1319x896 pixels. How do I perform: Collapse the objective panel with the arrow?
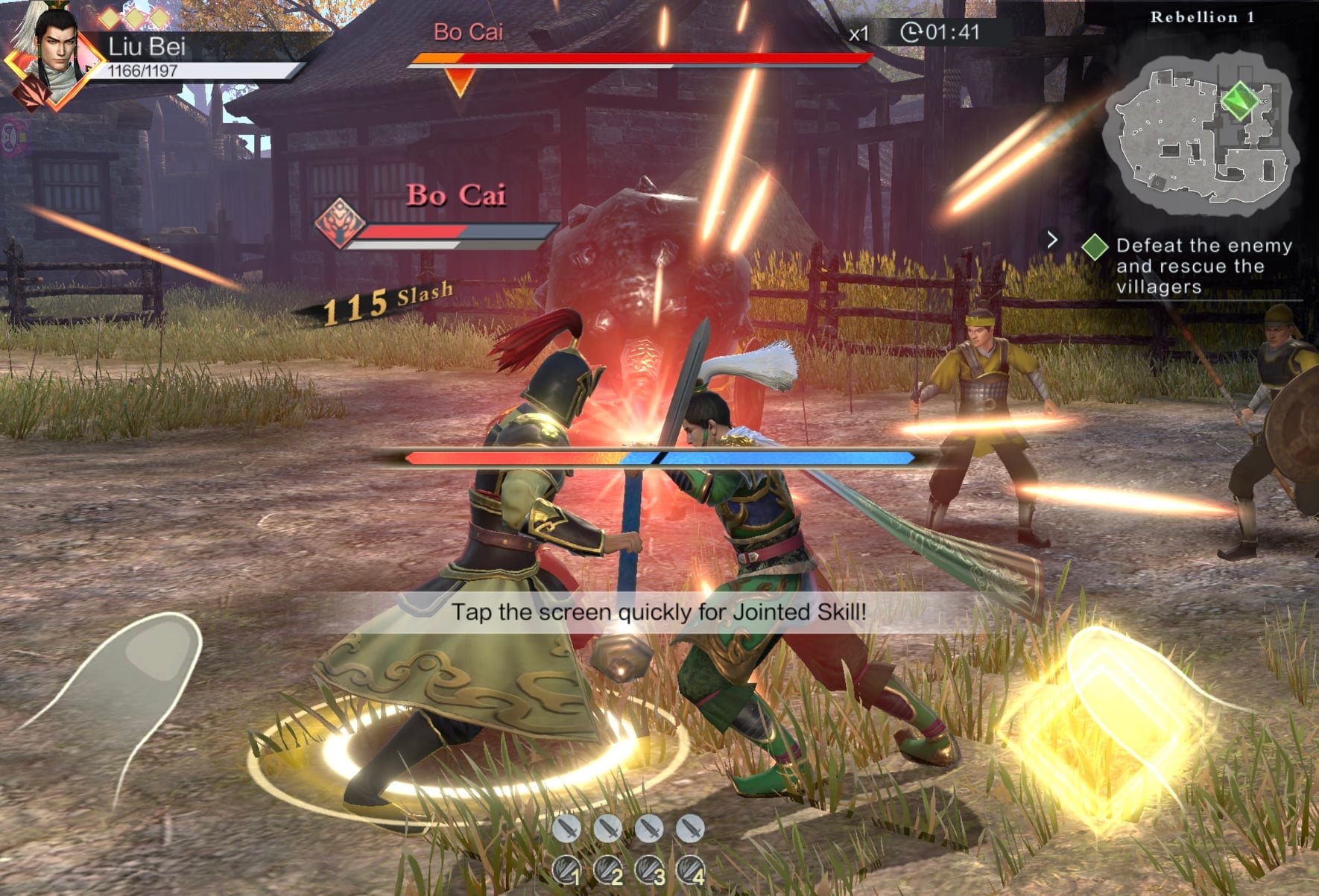tap(1051, 240)
